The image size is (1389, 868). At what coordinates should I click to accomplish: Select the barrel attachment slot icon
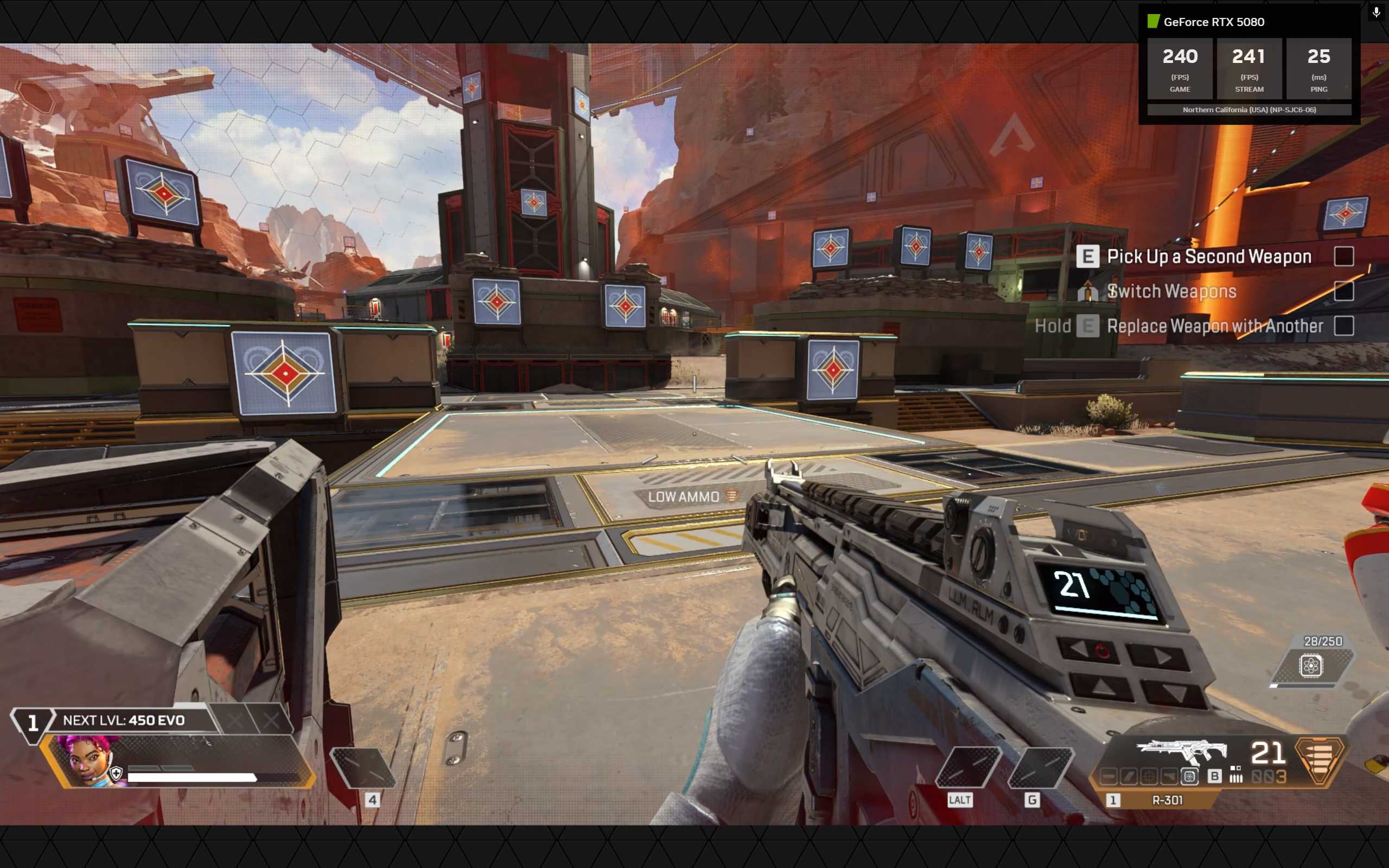[1108, 776]
